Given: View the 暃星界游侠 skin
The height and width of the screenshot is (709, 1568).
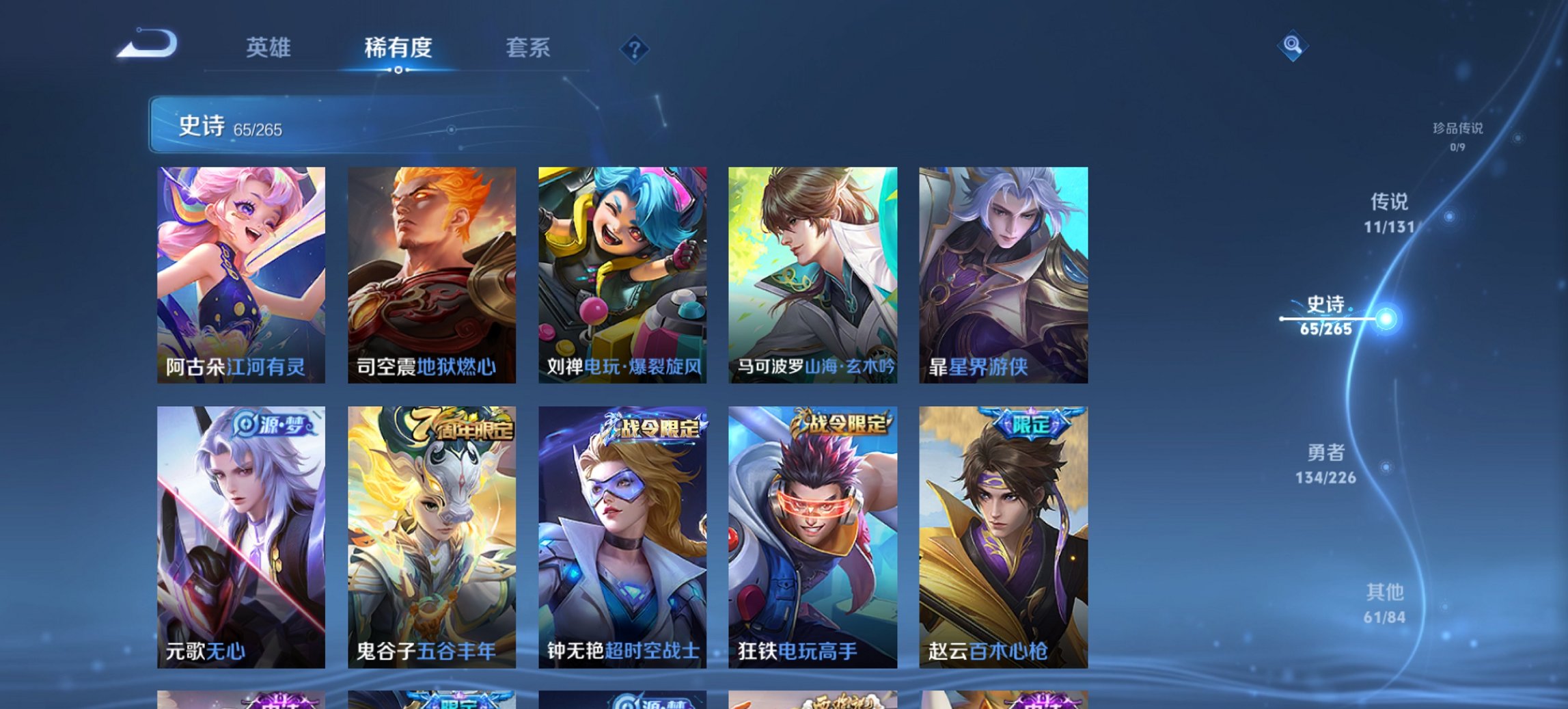Looking at the screenshot, I should pos(1004,273).
